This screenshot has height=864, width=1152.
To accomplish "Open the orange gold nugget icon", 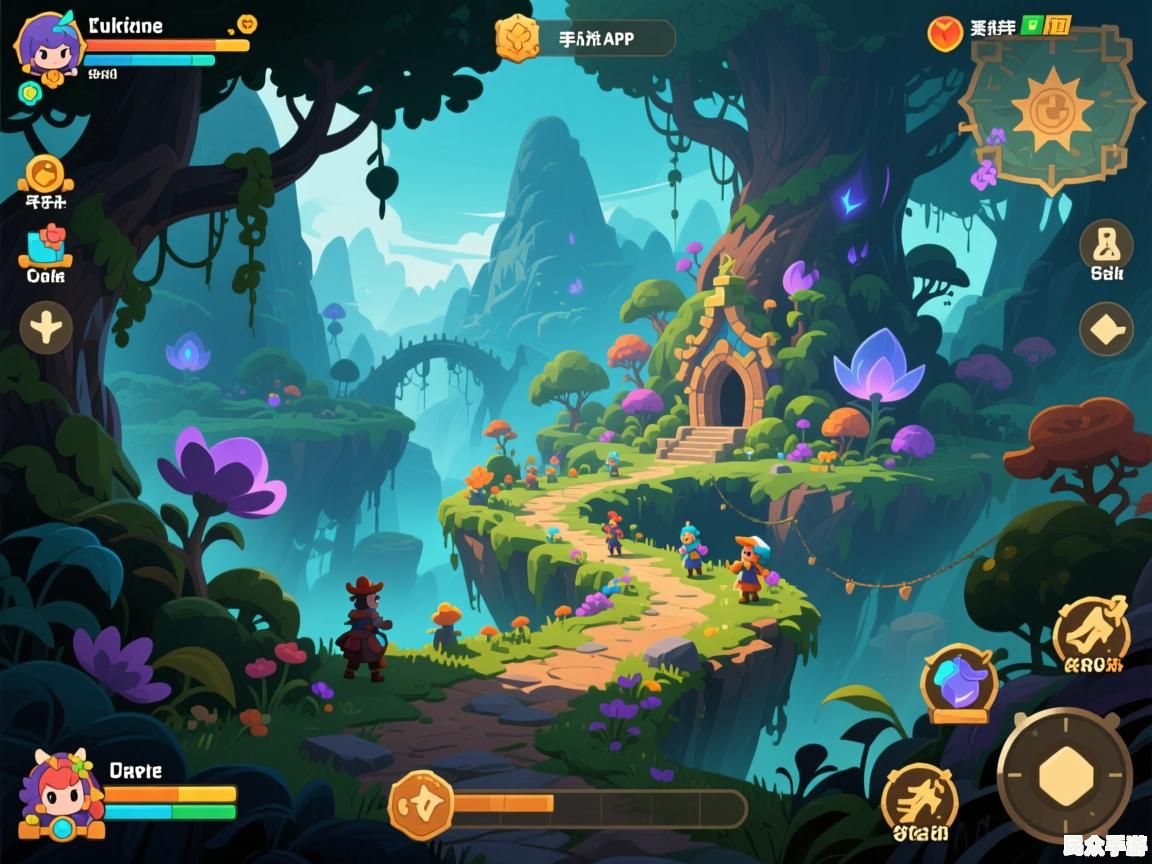I will (x=46, y=174).
